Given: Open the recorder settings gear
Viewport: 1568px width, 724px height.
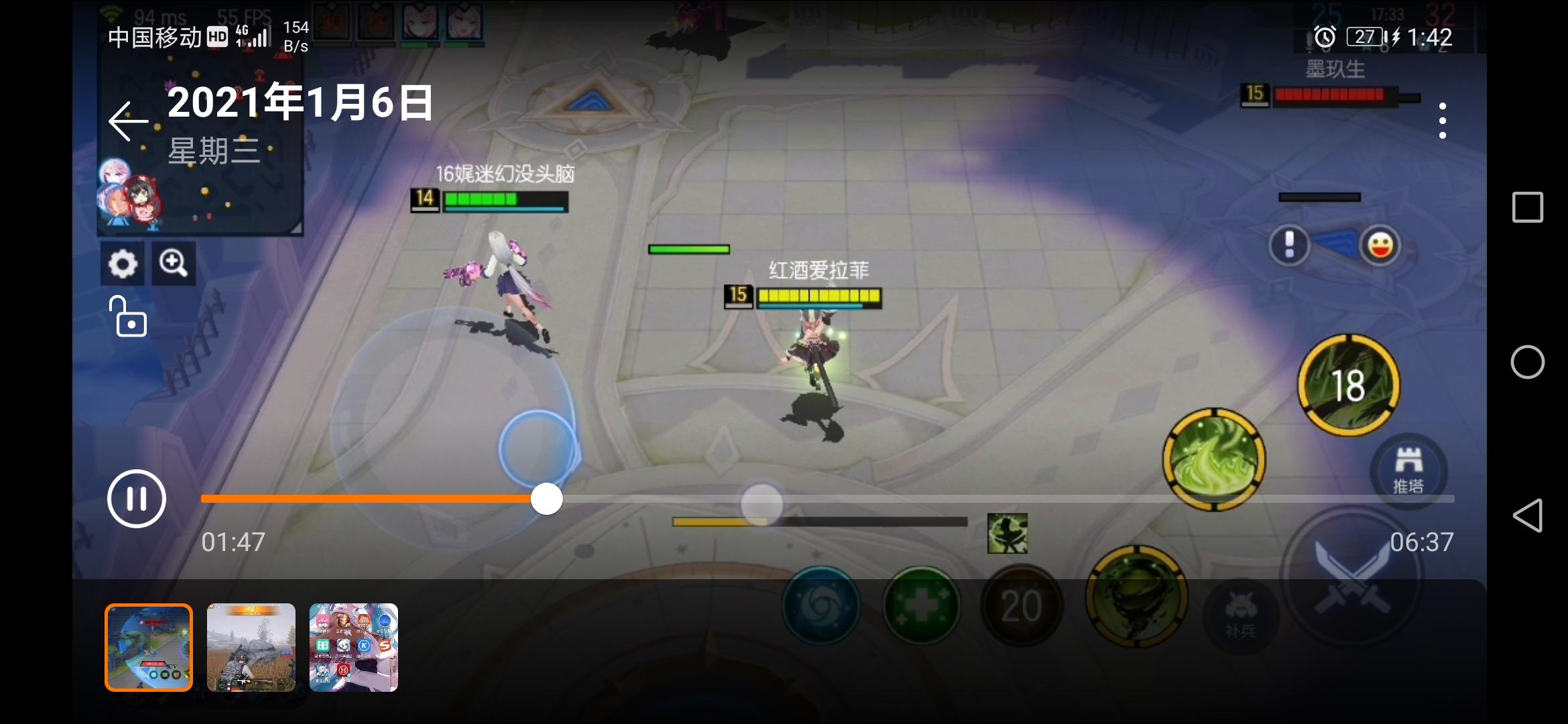Looking at the screenshot, I should point(123,263).
